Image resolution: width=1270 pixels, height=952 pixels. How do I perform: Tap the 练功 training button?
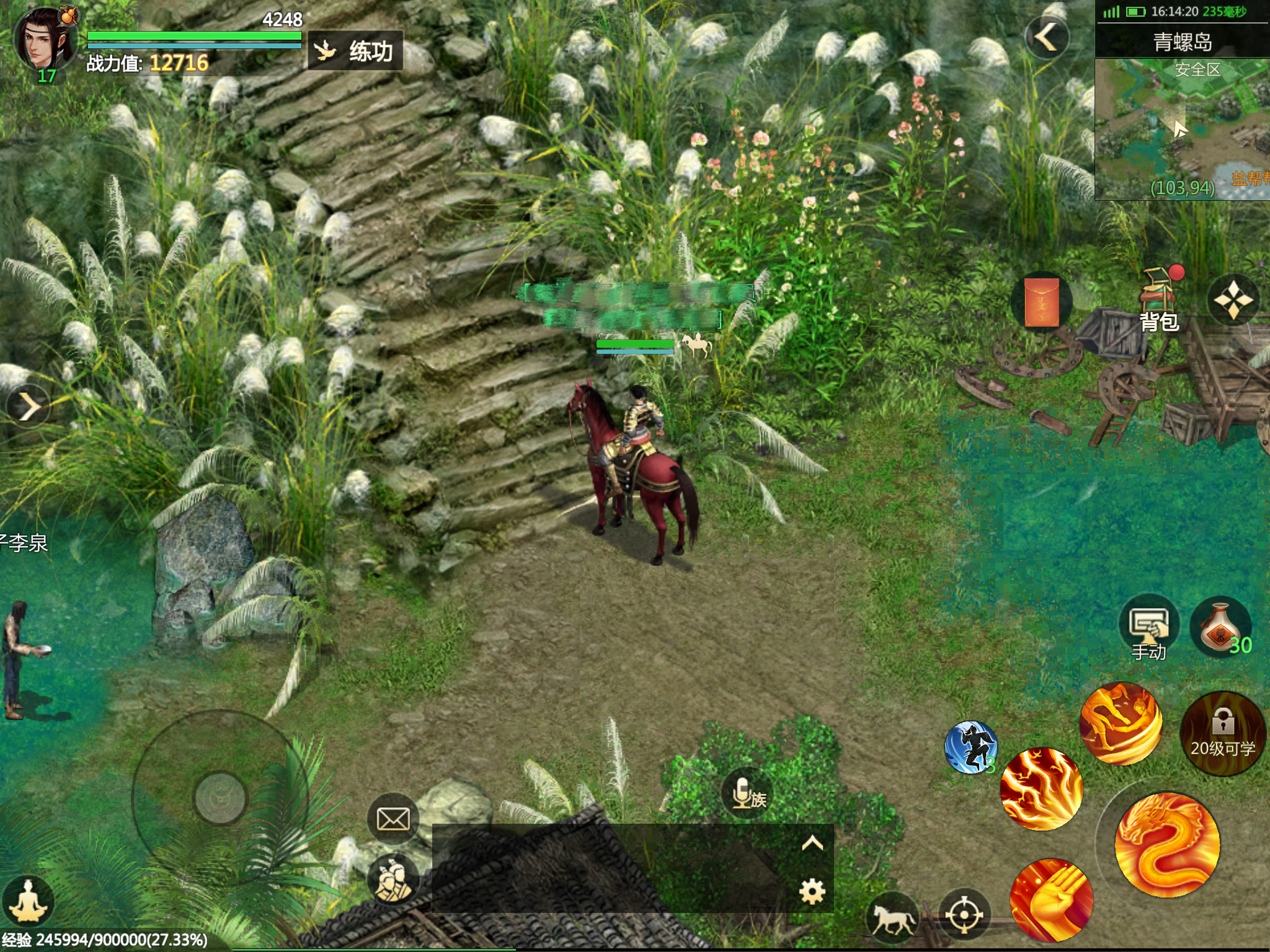[x=355, y=51]
